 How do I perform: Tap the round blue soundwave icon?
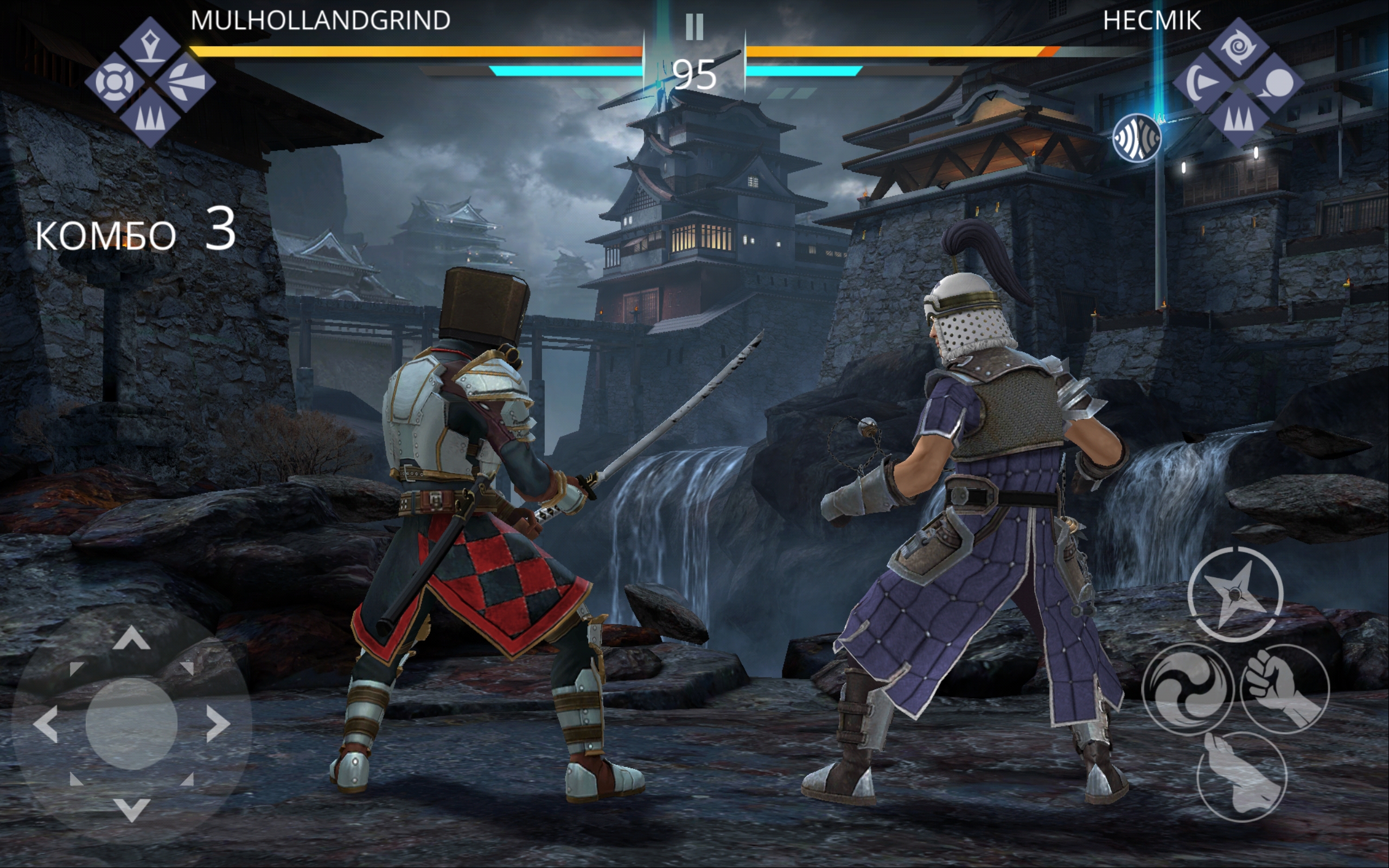click(x=1137, y=138)
